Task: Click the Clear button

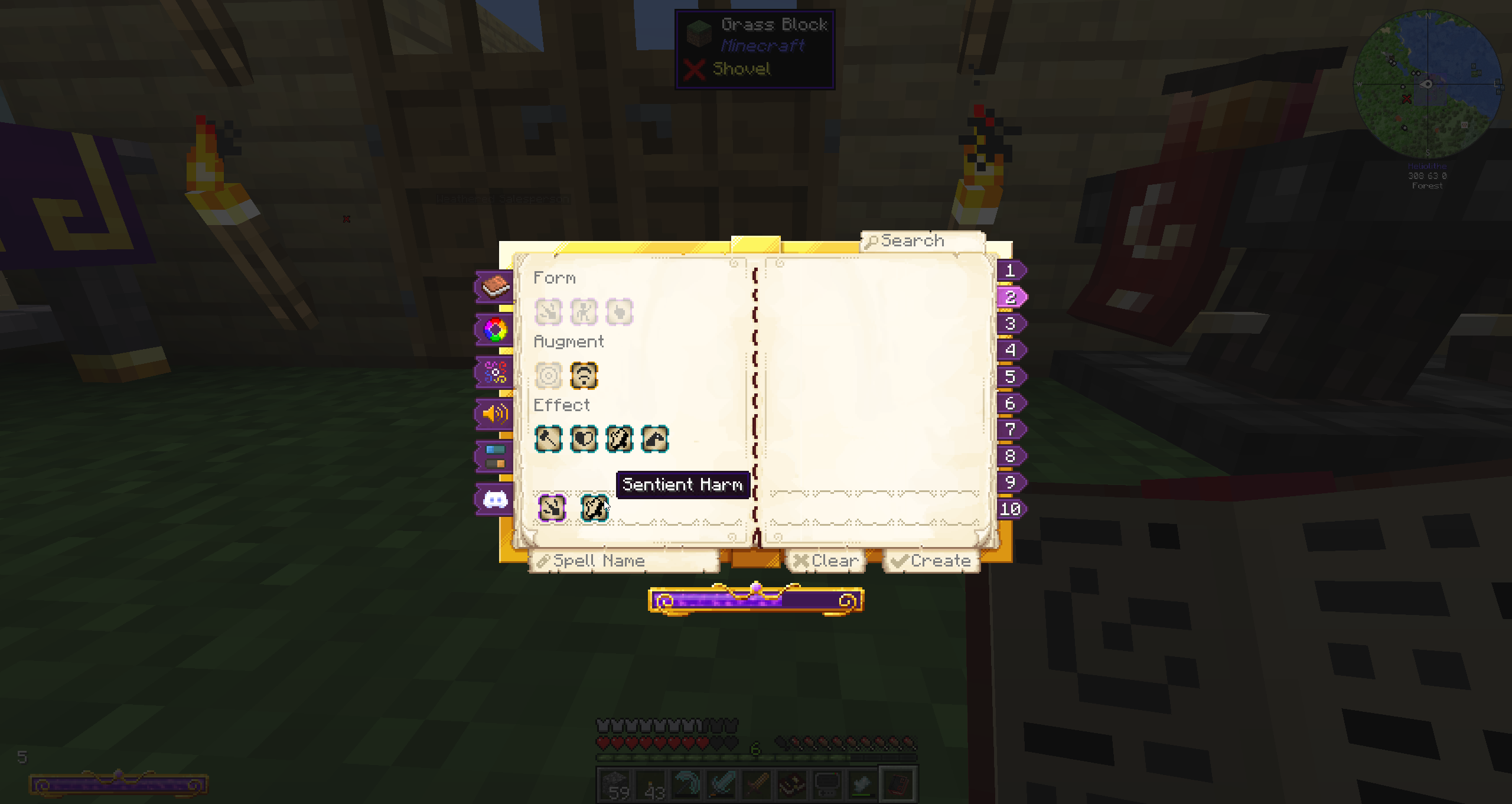Action: (x=827, y=561)
